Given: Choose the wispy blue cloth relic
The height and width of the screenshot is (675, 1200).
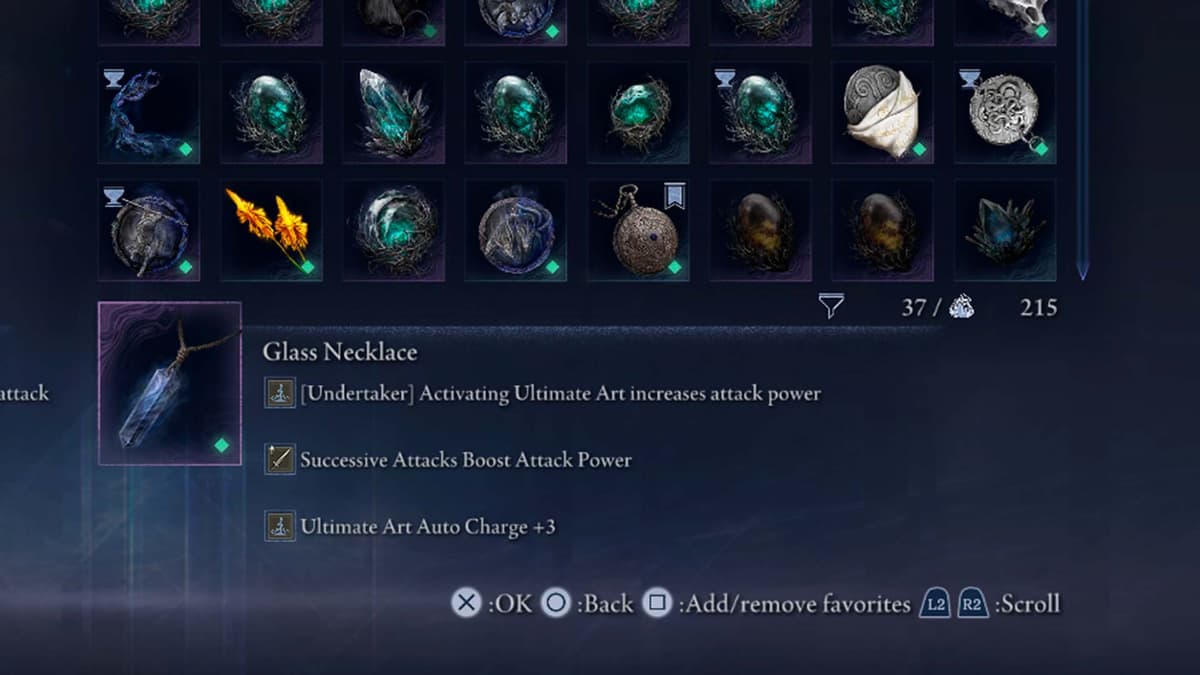Looking at the screenshot, I should point(149,112).
